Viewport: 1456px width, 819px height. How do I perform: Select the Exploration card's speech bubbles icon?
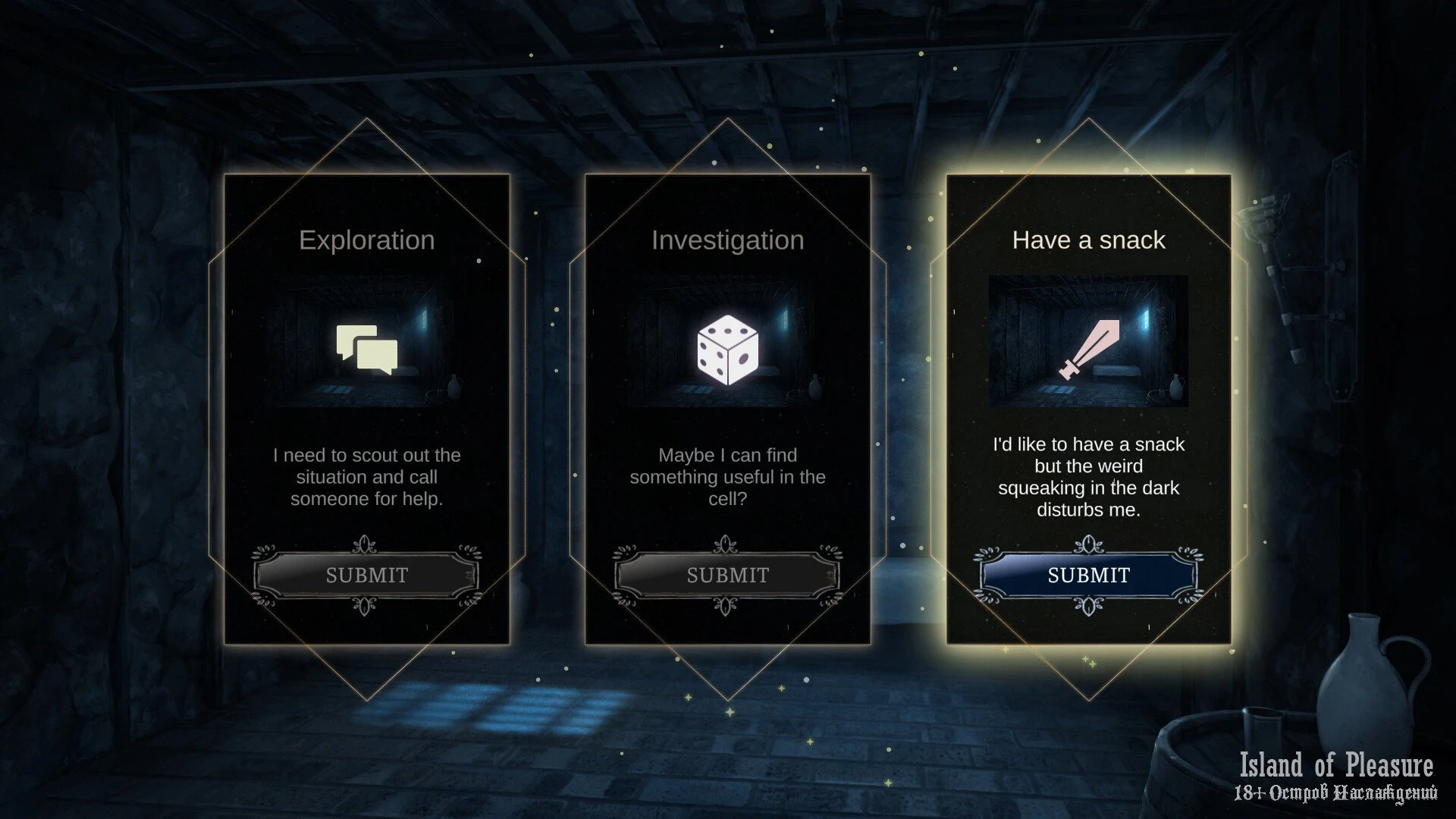[x=367, y=350]
